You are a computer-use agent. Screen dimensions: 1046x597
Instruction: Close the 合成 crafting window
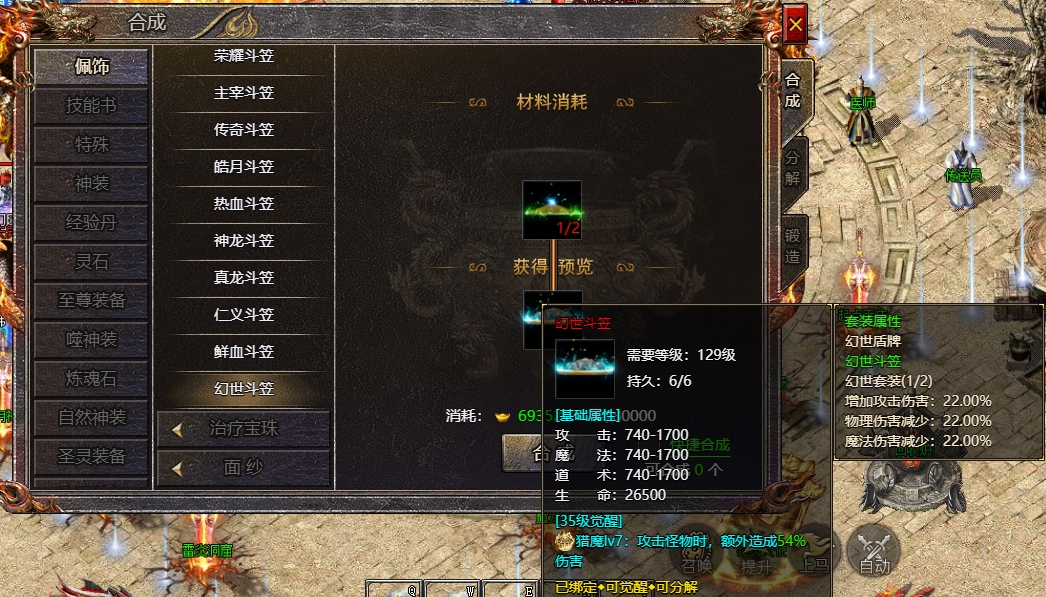coord(795,24)
